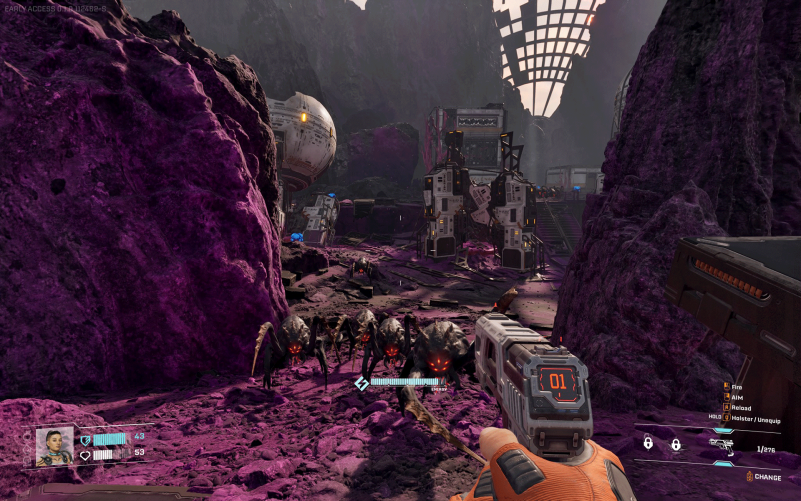The width and height of the screenshot is (801, 501).
Task: Click the character portrait in the HUD
Action: 54,446
